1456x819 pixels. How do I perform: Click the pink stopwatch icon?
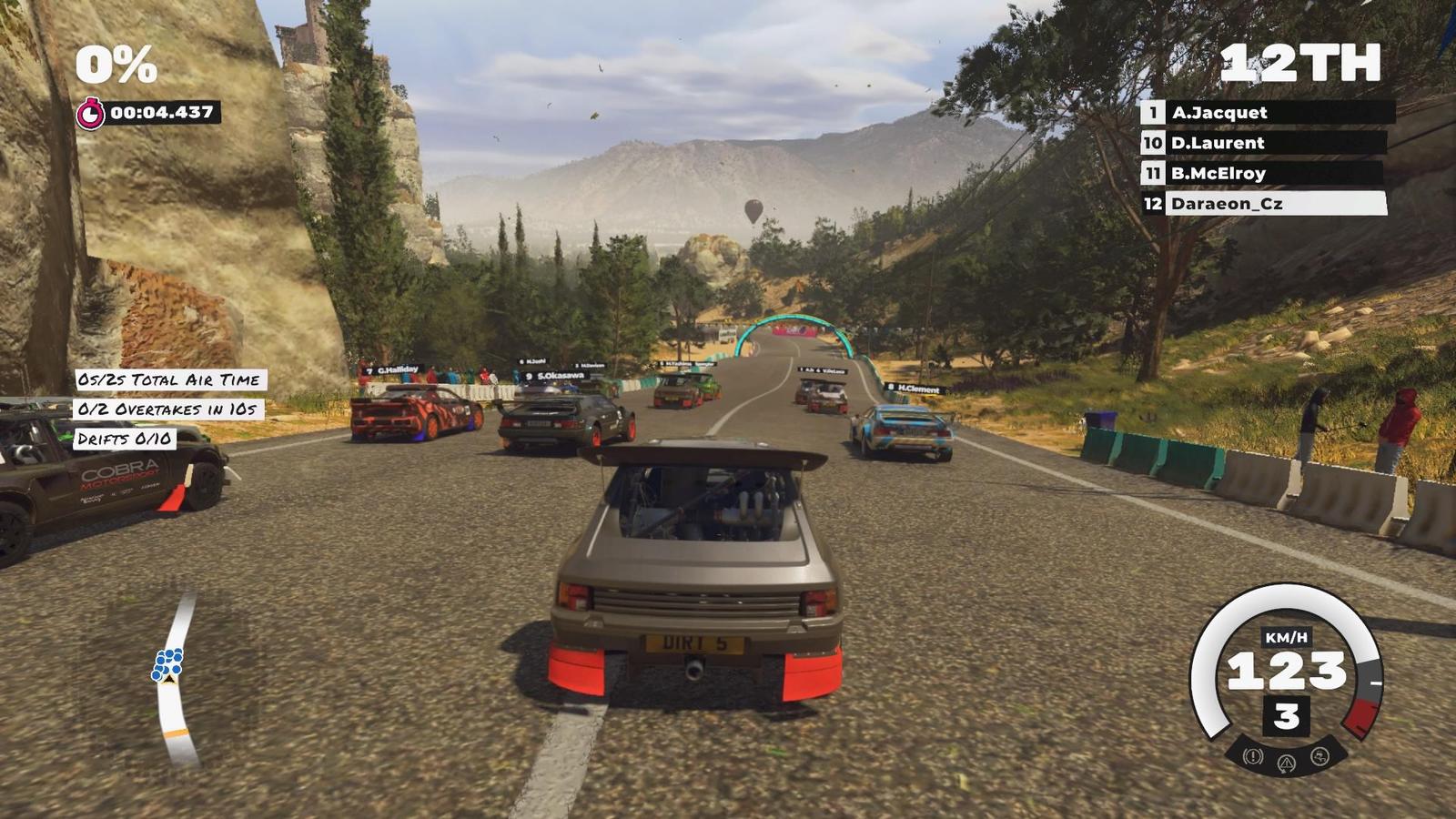(x=90, y=114)
